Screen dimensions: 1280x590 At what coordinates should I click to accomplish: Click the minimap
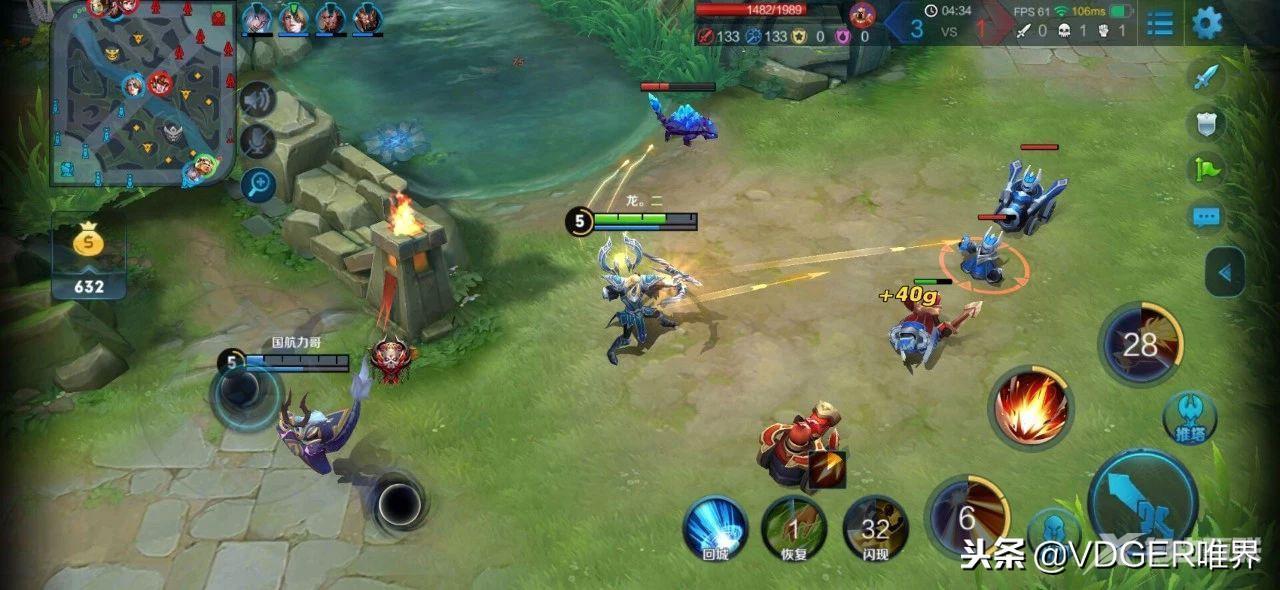143,93
